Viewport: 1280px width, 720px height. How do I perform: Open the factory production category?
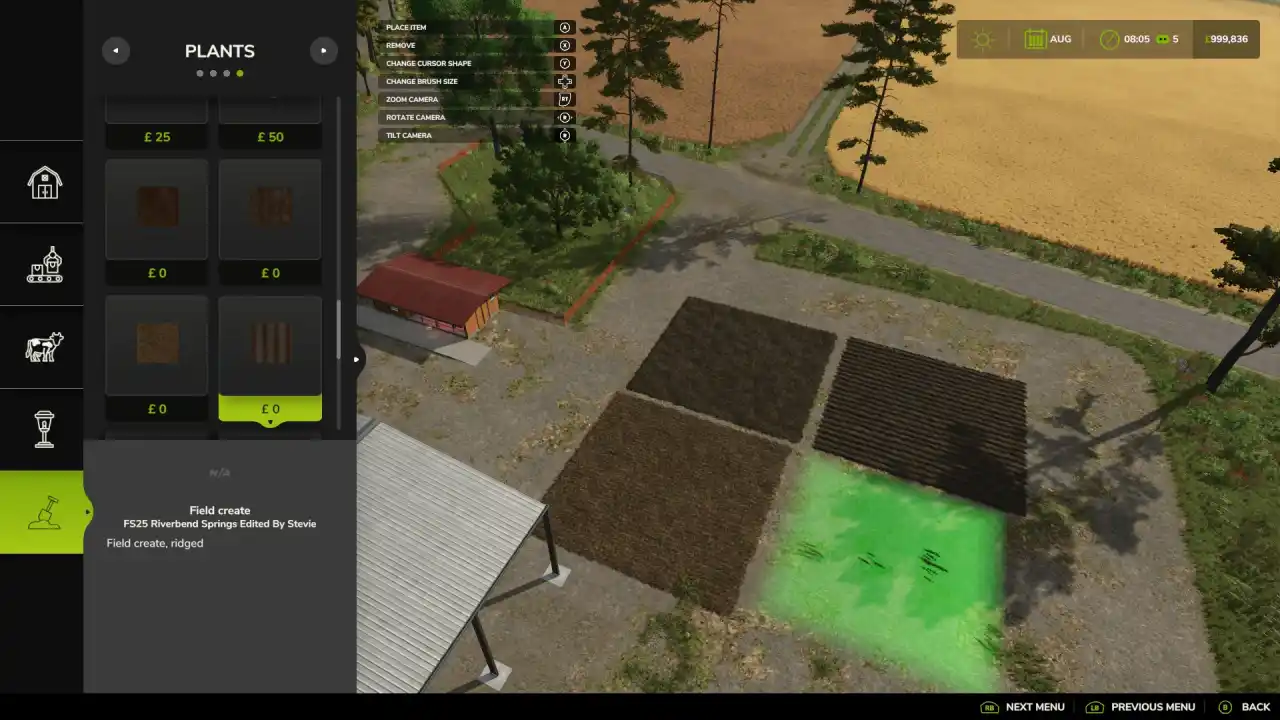click(x=44, y=265)
